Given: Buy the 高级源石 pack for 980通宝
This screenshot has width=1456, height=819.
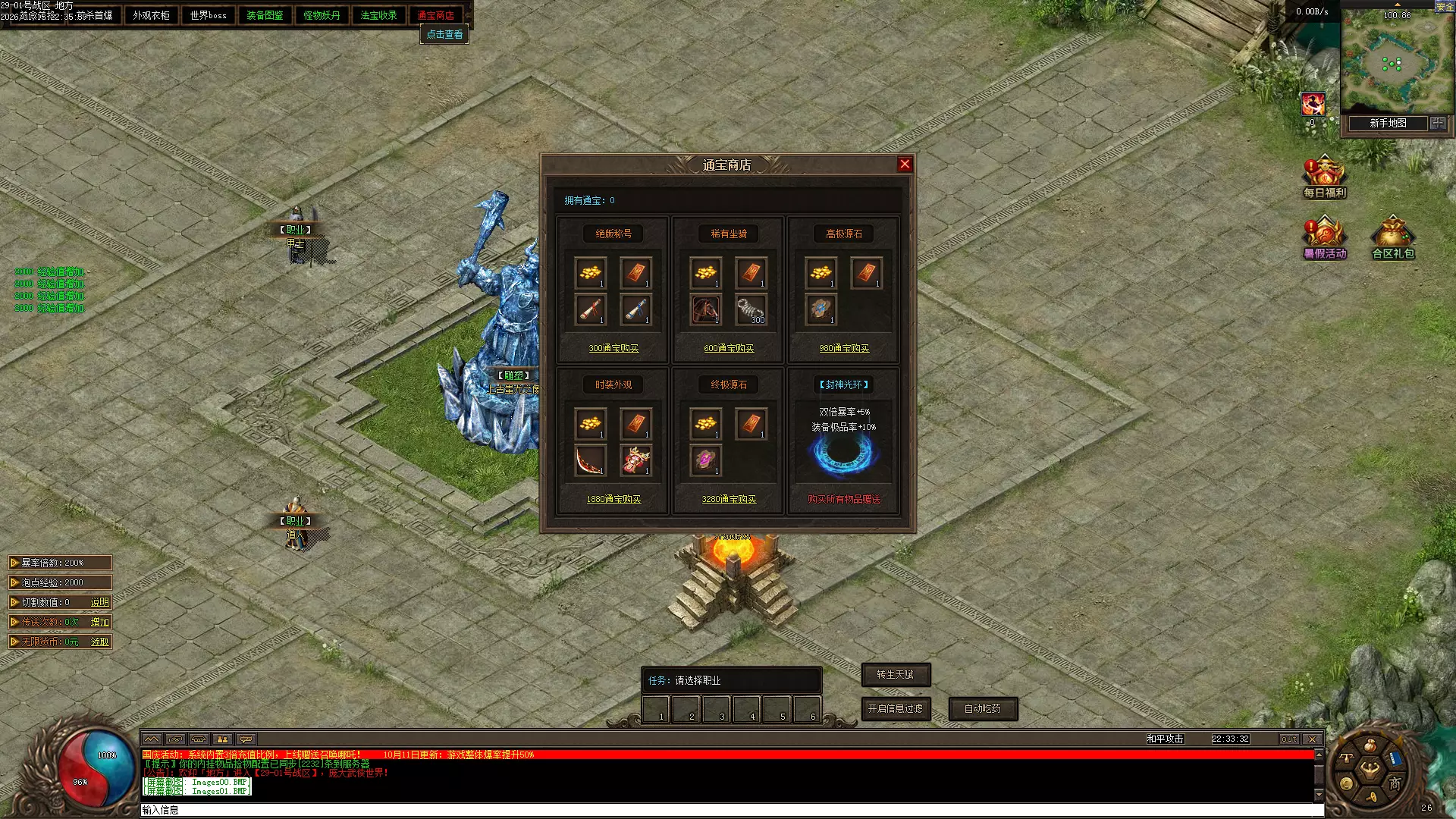Looking at the screenshot, I should [x=844, y=349].
